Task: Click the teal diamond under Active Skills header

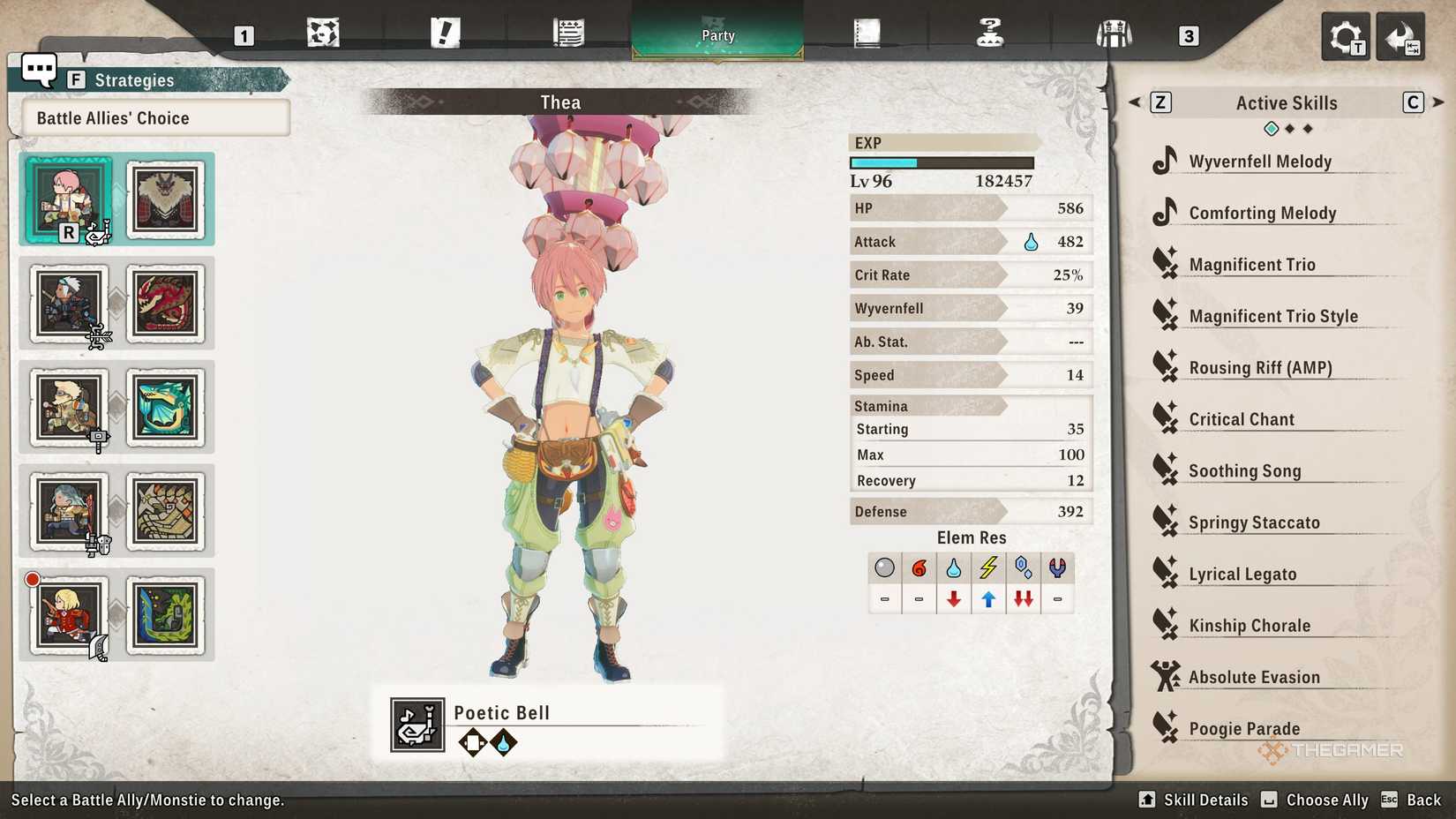Action: 1271,128
